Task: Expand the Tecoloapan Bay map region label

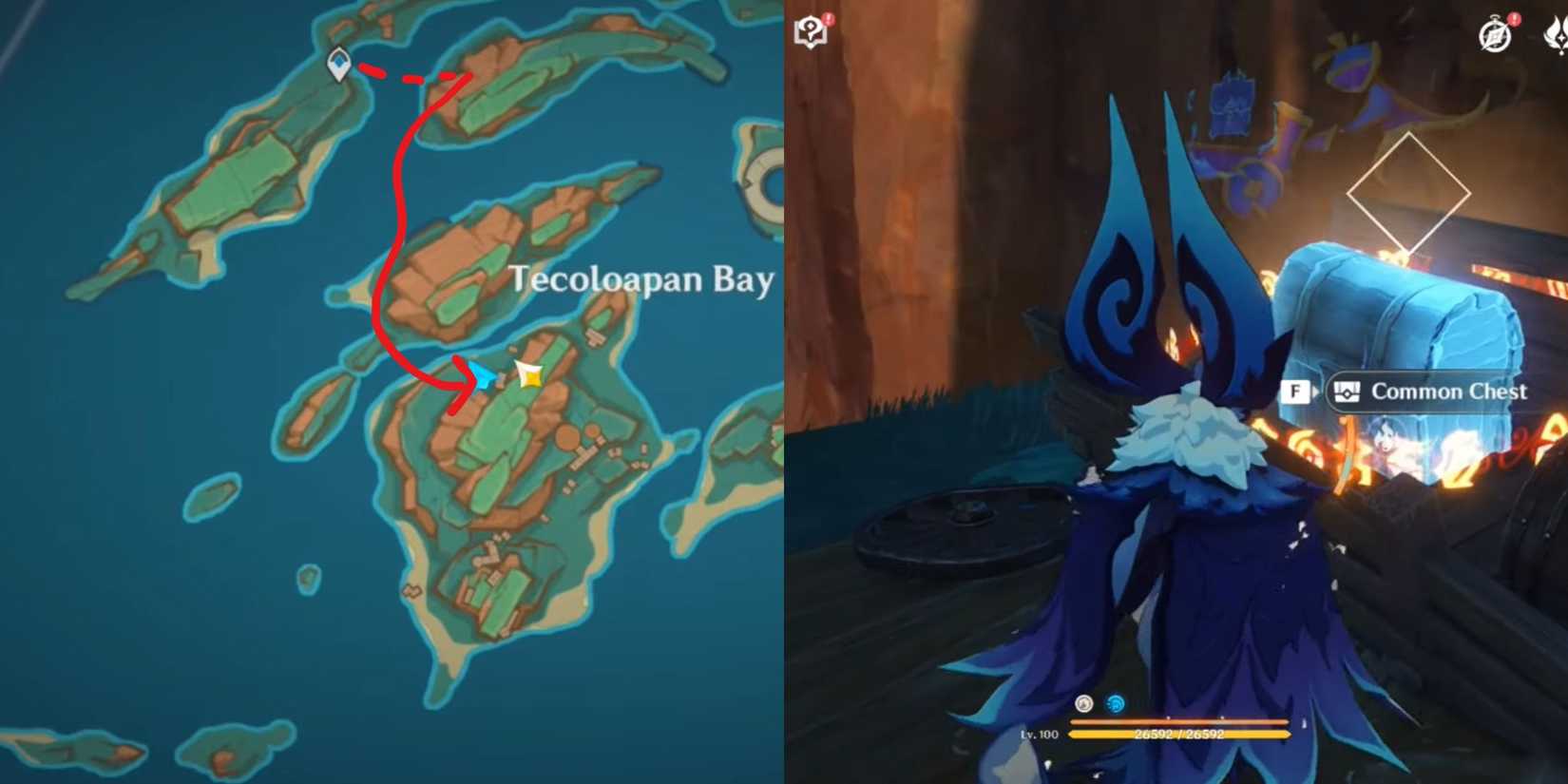Action: point(641,280)
